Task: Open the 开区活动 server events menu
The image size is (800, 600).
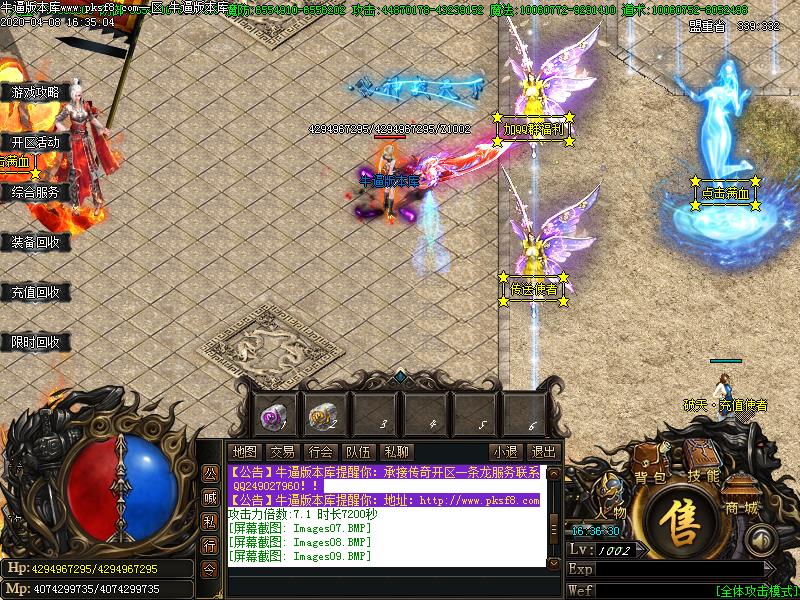Action: (x=36, y=142)
